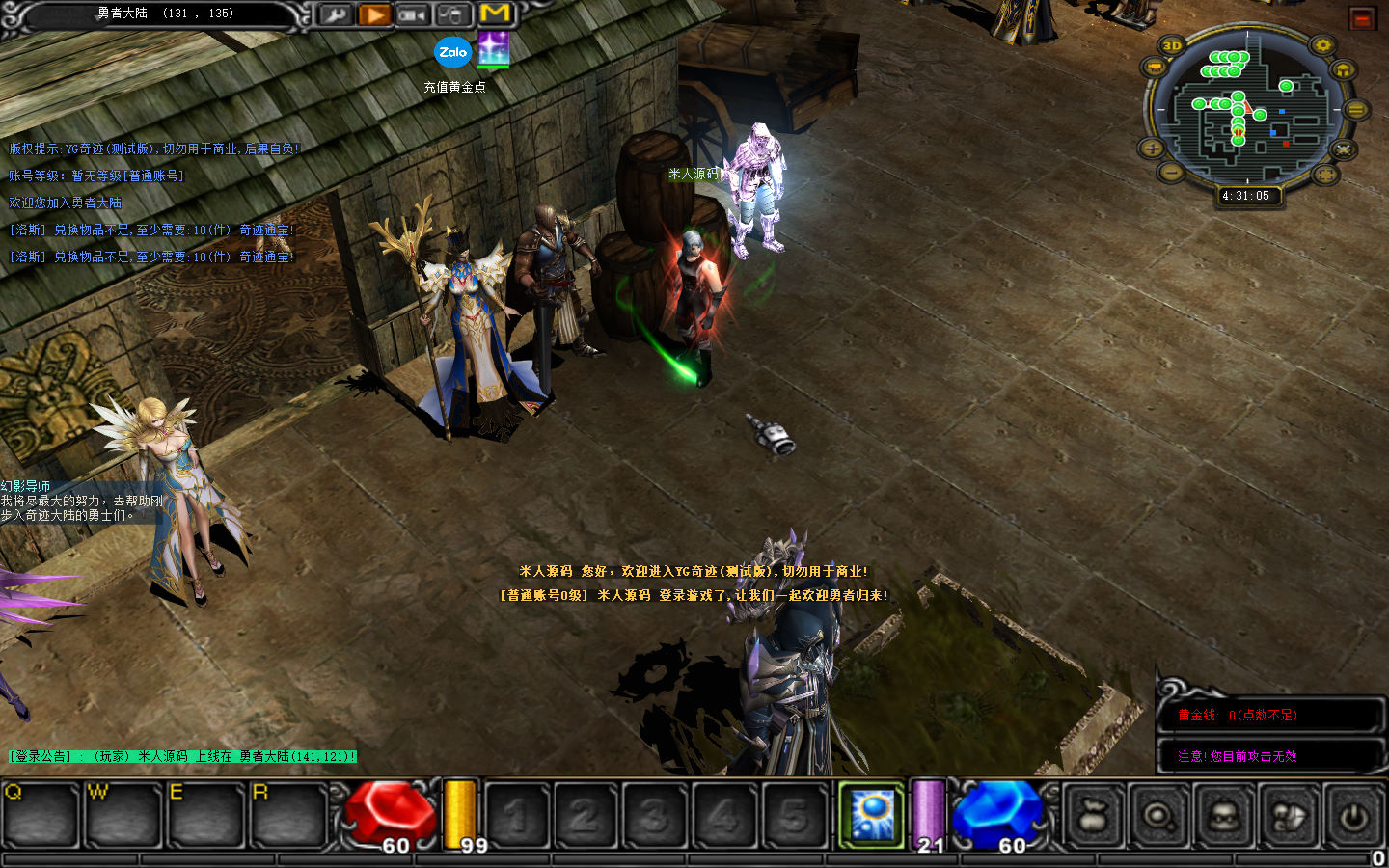Screen dimensions: 1389x868
Task: Expand the minimap to fullscreen
Action: 1324,175
